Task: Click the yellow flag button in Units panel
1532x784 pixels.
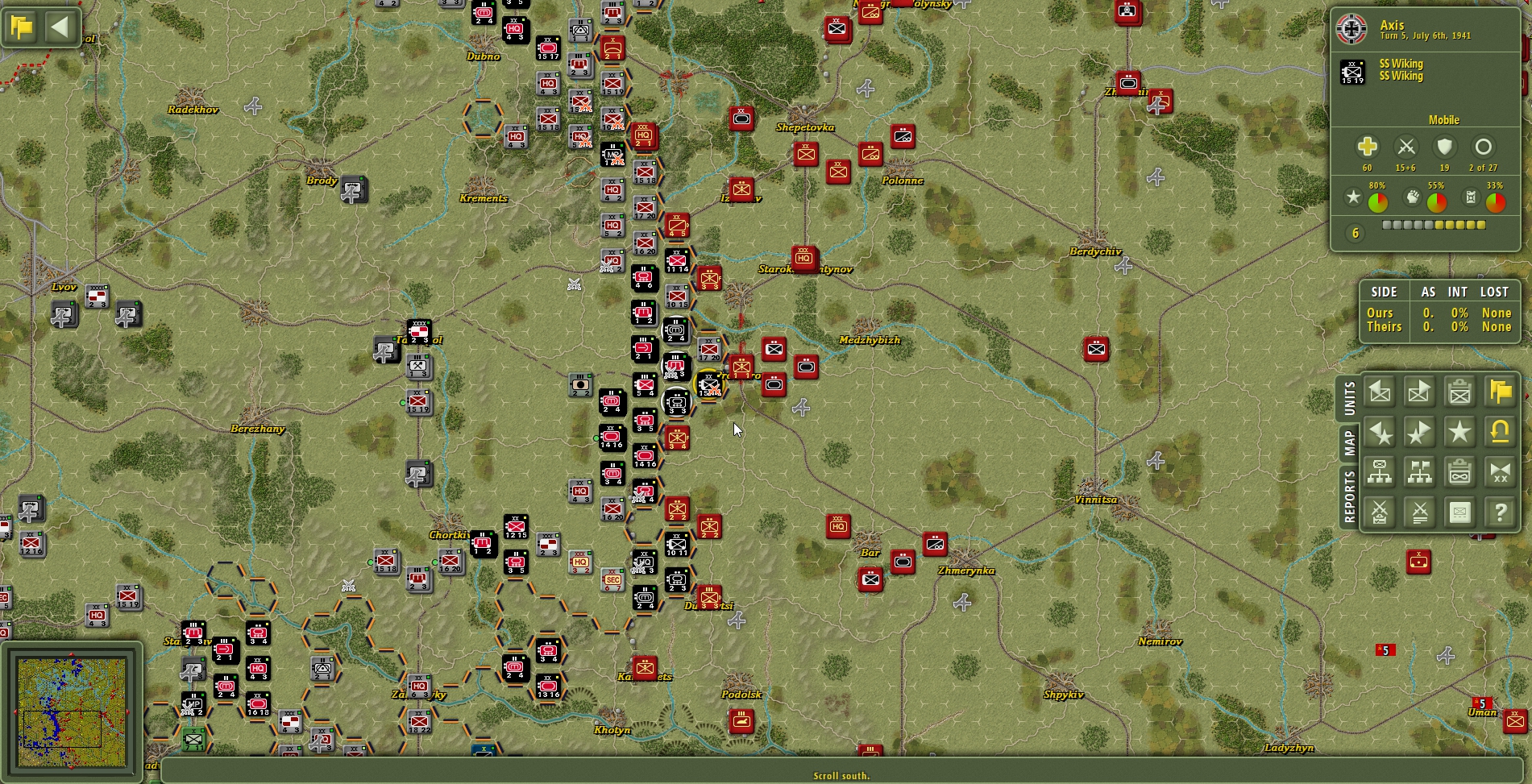Action: pyautogui.click(x=1500, y=392)
